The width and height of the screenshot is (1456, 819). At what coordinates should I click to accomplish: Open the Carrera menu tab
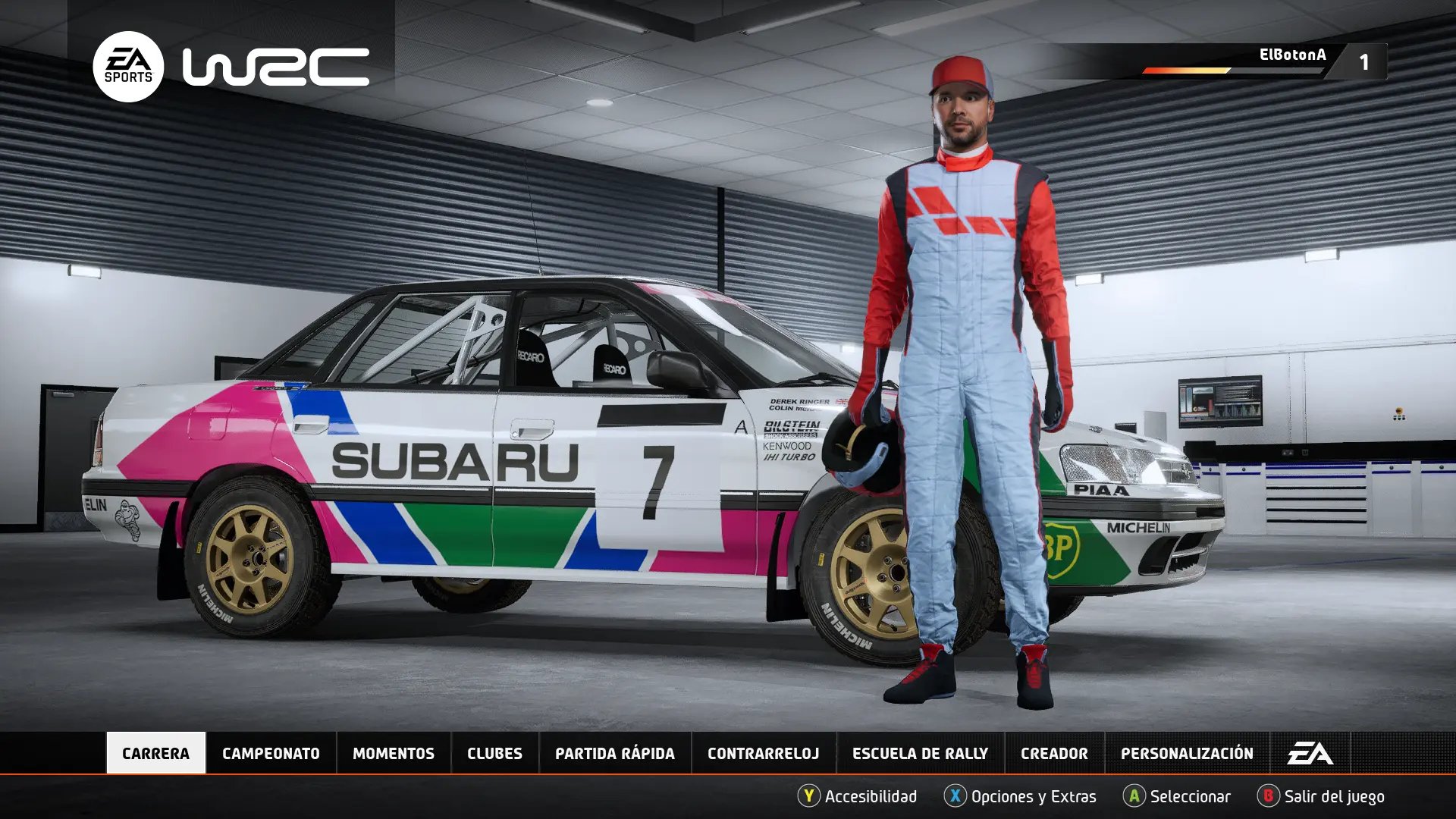click(x=155, y=753)
